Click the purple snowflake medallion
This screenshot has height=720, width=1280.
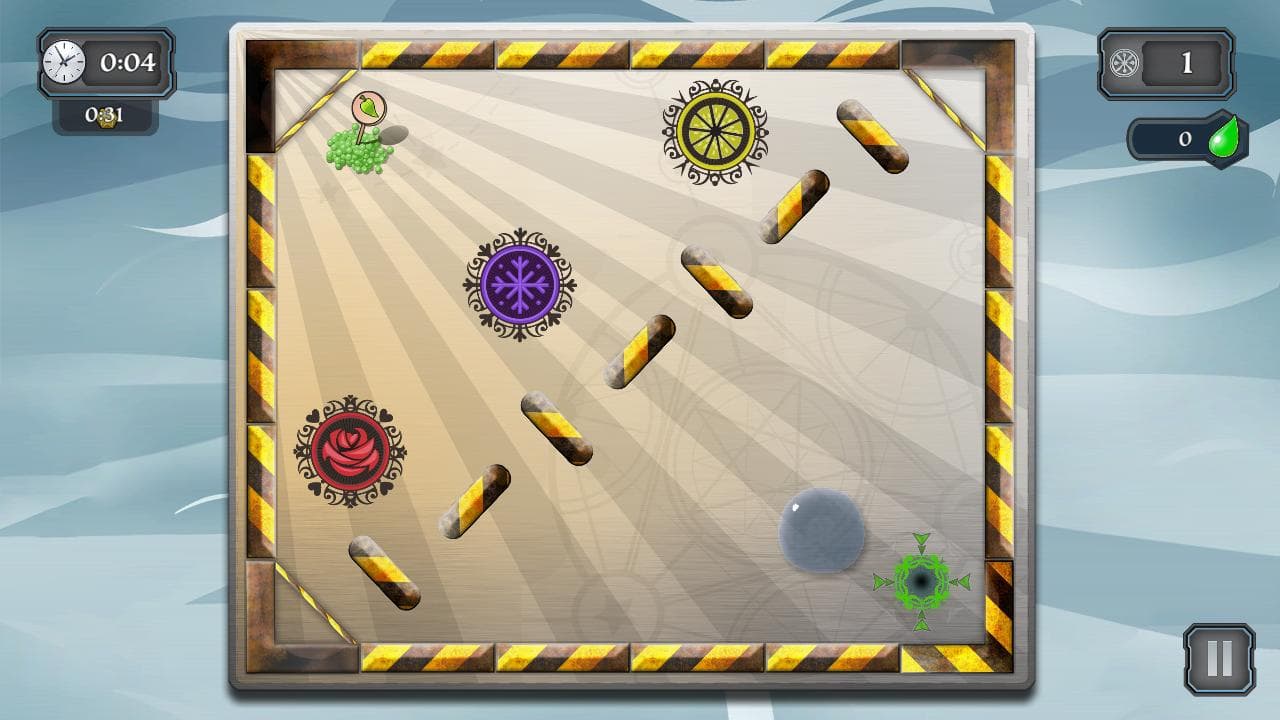(x=520, y=281)
